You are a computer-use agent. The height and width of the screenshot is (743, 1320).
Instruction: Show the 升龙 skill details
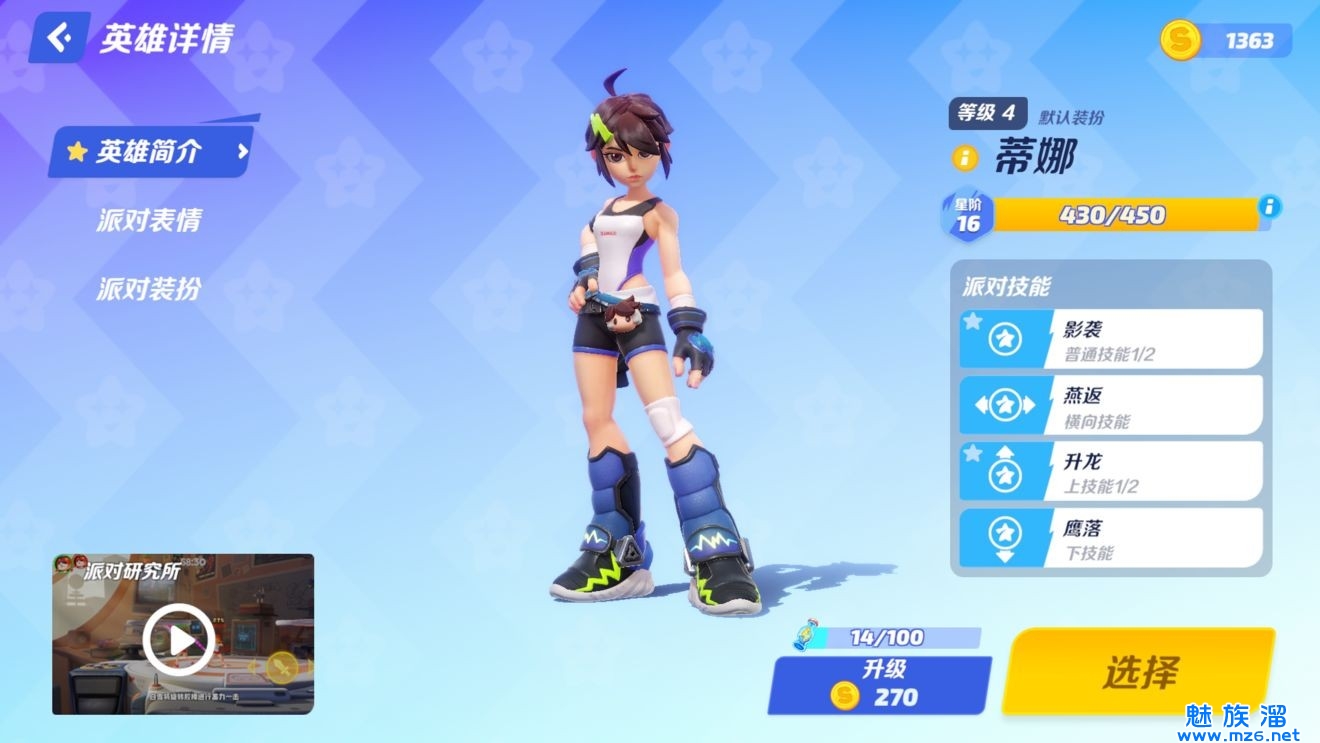click(1111, 471)
